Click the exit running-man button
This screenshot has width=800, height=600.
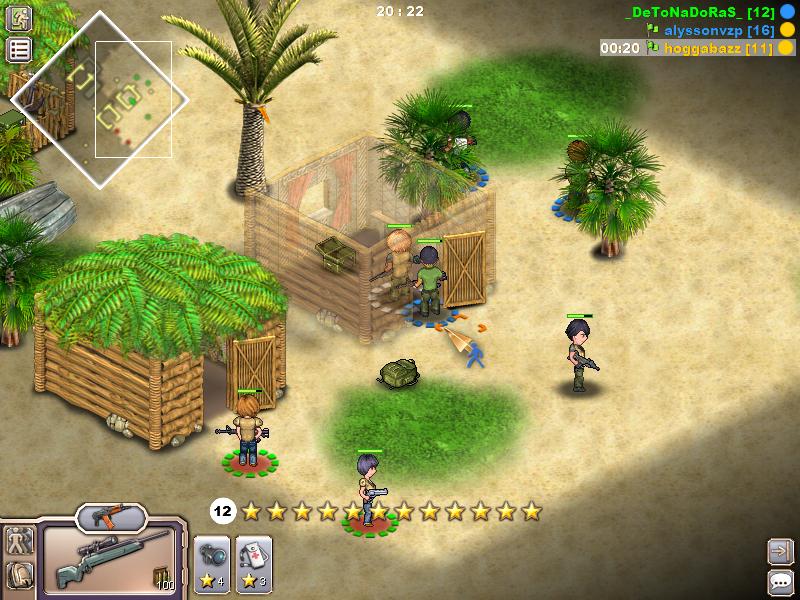click(x=19, y=20)
